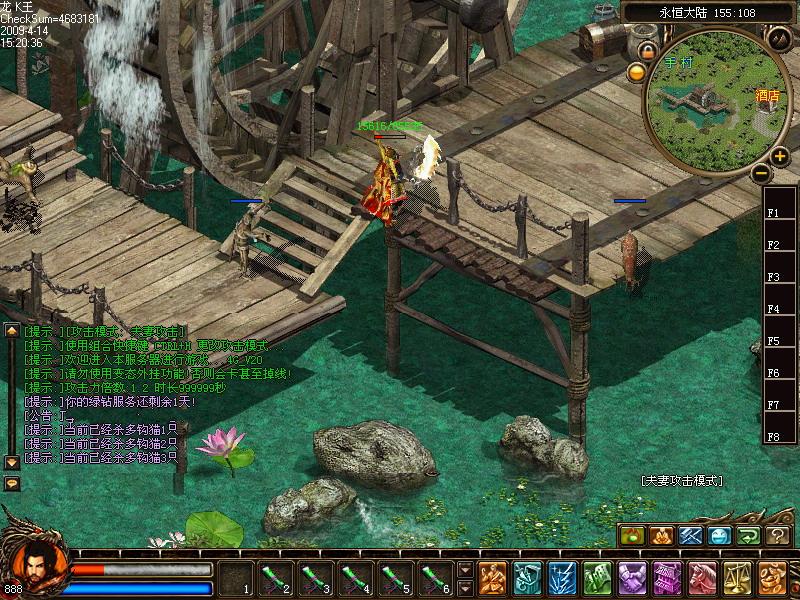Viewport: 800px width, 600px height.
Task: Open the purple pagoda building icon
Action: click(667, 578)
